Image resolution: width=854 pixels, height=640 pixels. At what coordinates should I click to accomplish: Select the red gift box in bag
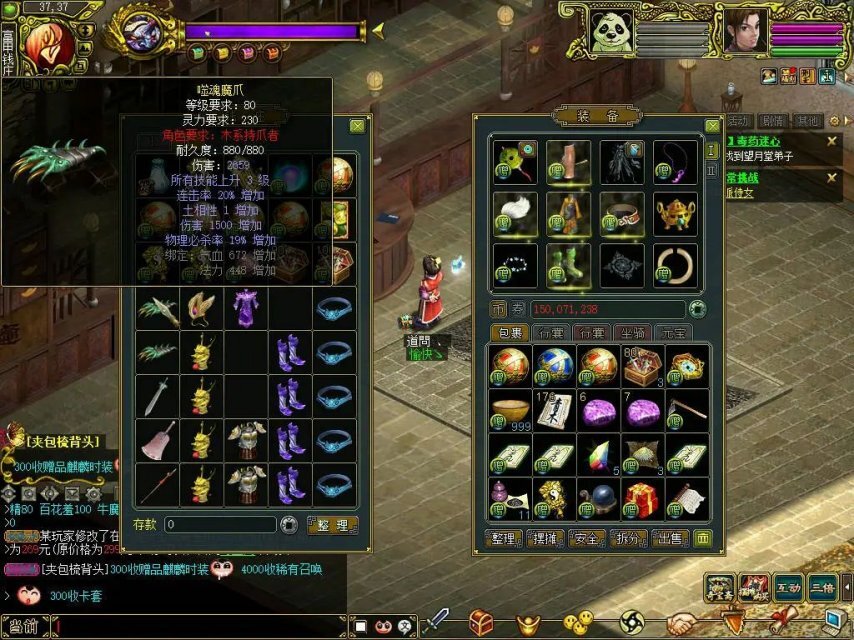(x=641, y=497)
